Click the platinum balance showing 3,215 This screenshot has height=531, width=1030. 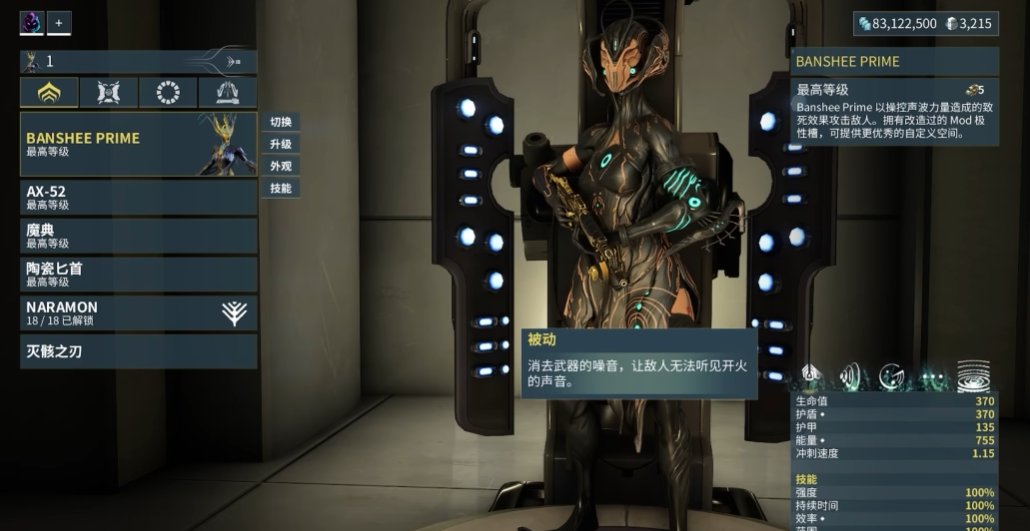click(x=969, y=23)
